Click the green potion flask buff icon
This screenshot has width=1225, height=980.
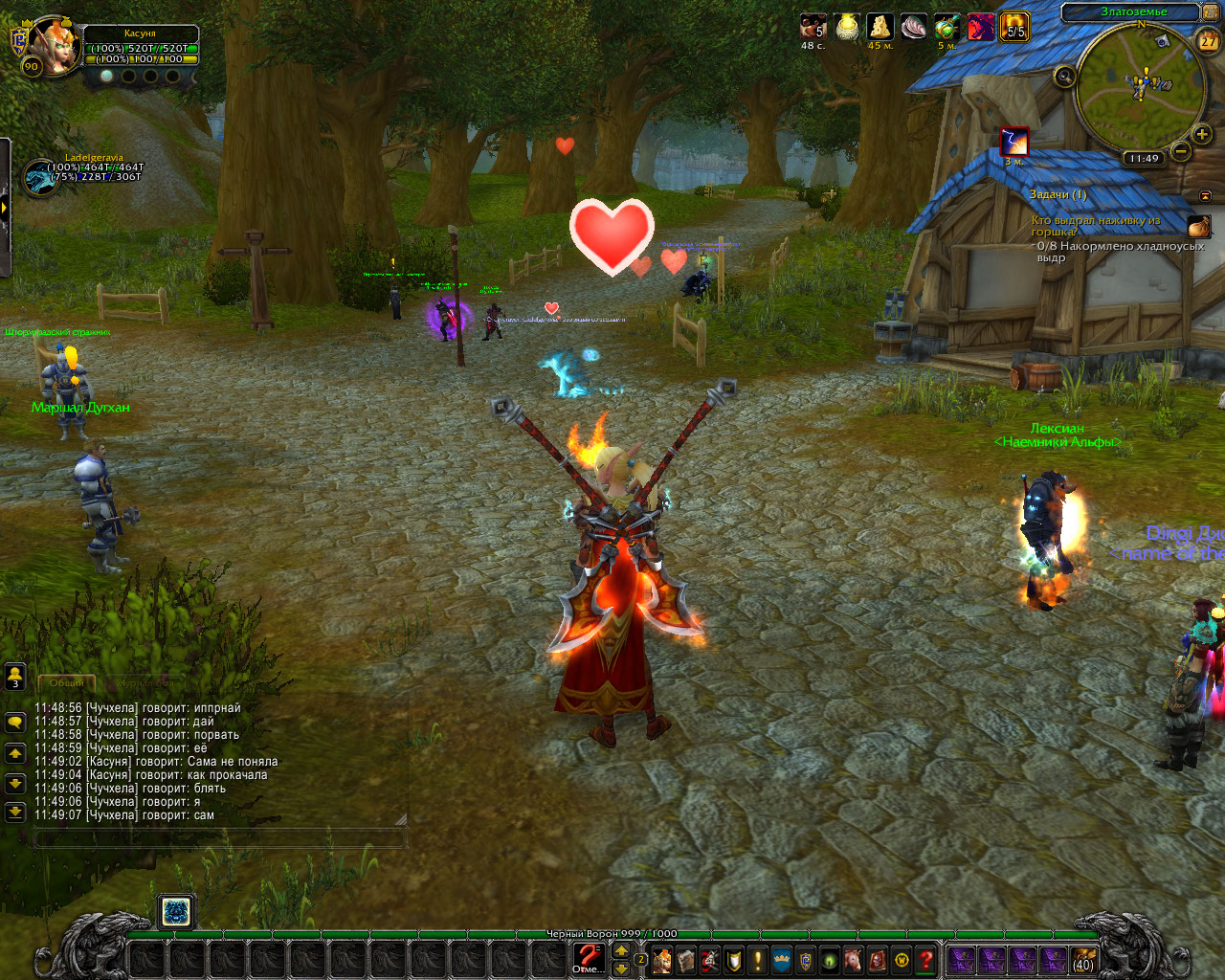tap(947, 27)
